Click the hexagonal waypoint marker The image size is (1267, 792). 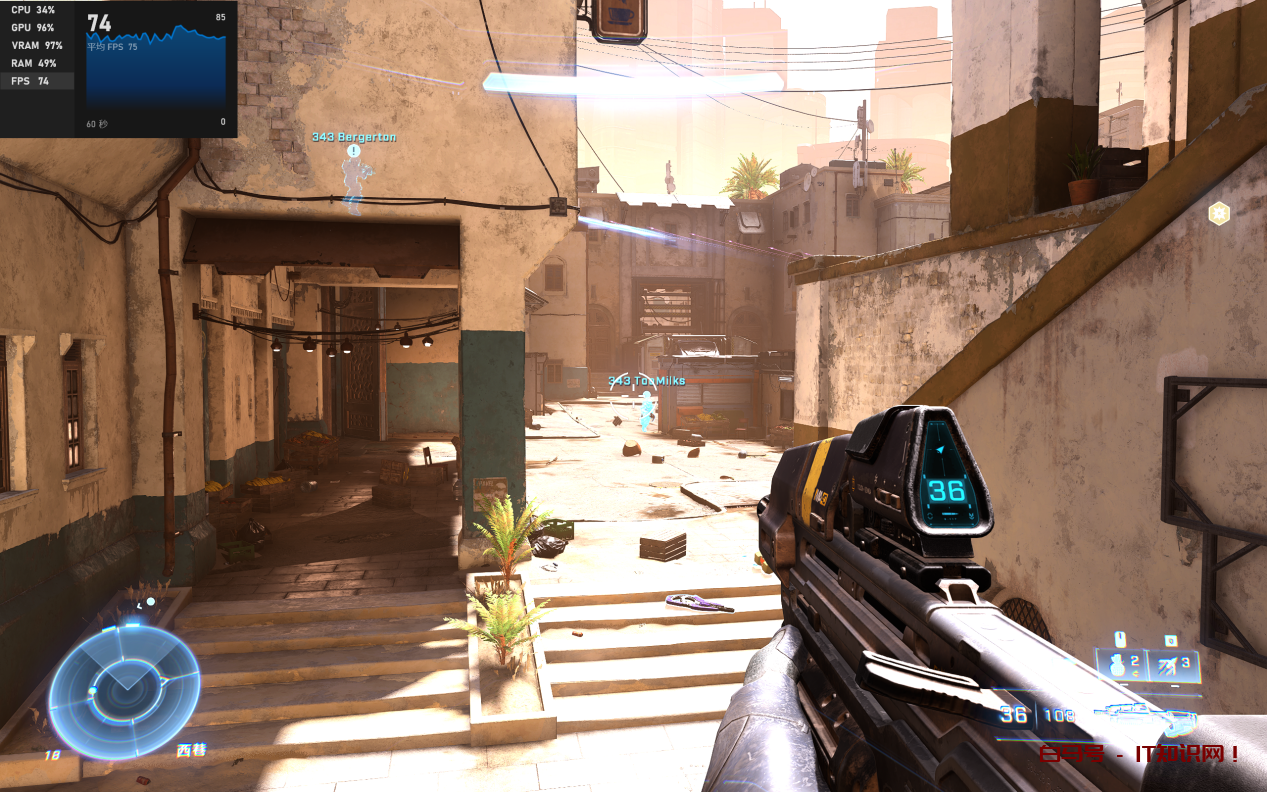[x=1218, y=213]
